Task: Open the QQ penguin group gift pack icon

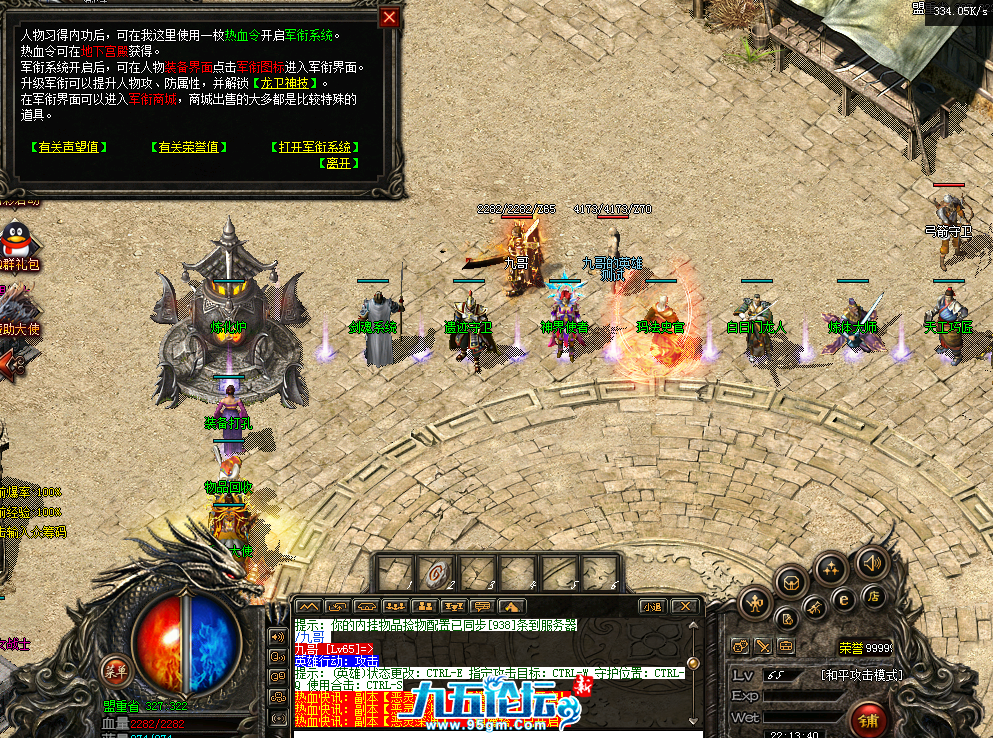Action: 15,242
